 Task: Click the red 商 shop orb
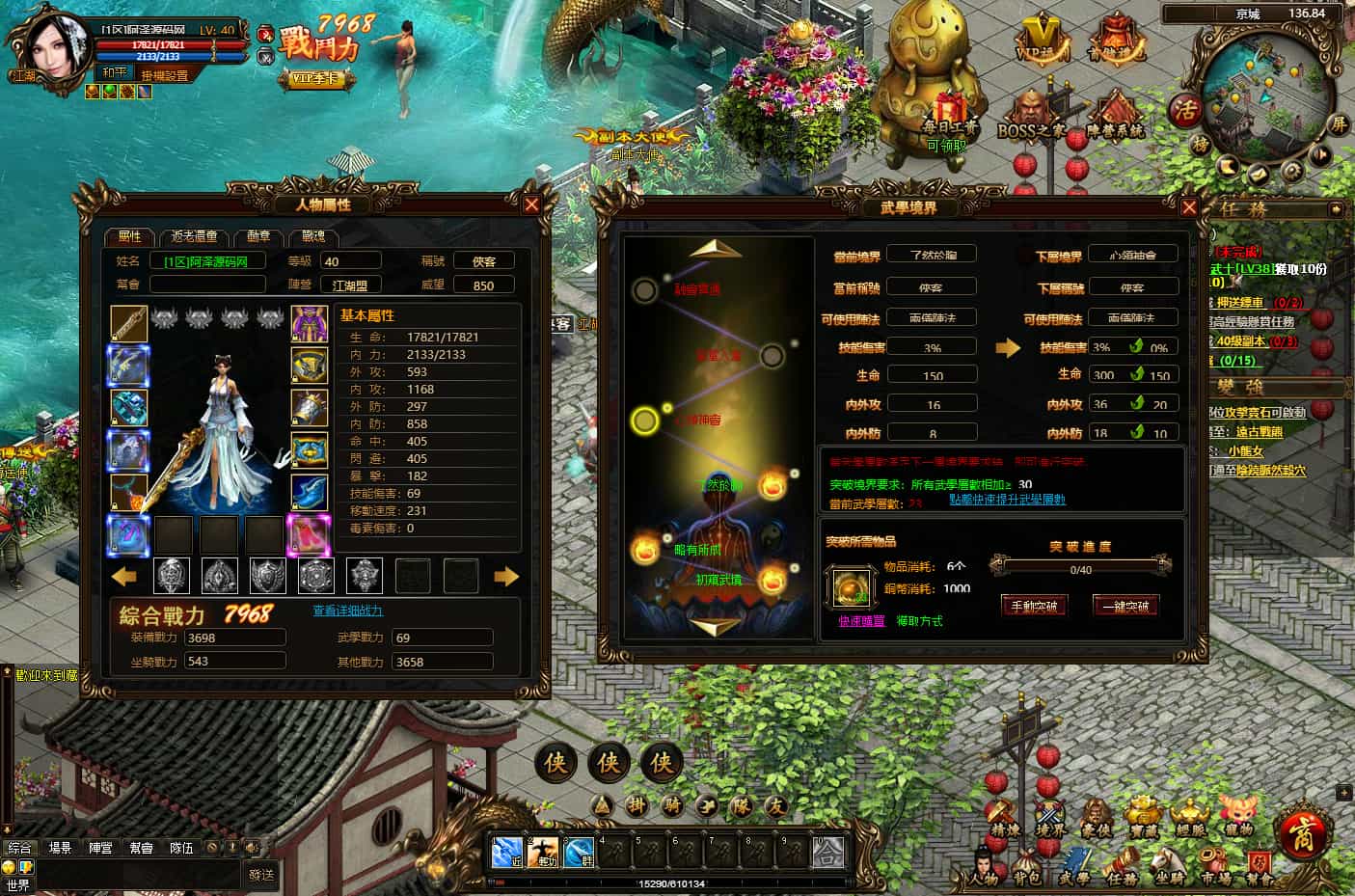(x=1302, y=830)
